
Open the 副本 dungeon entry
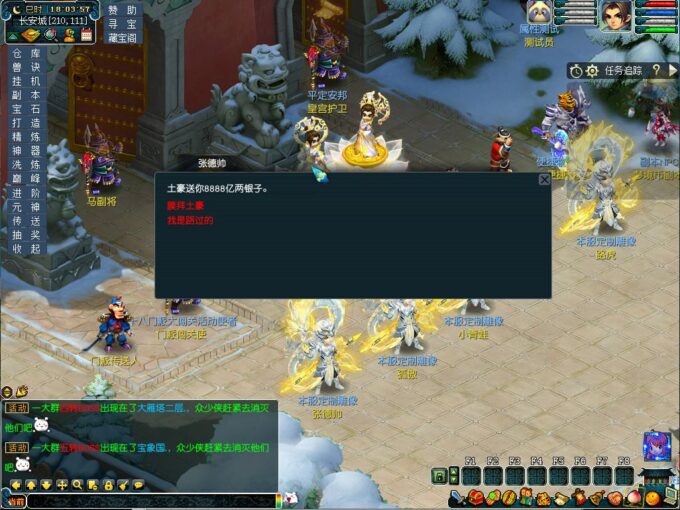26,95
